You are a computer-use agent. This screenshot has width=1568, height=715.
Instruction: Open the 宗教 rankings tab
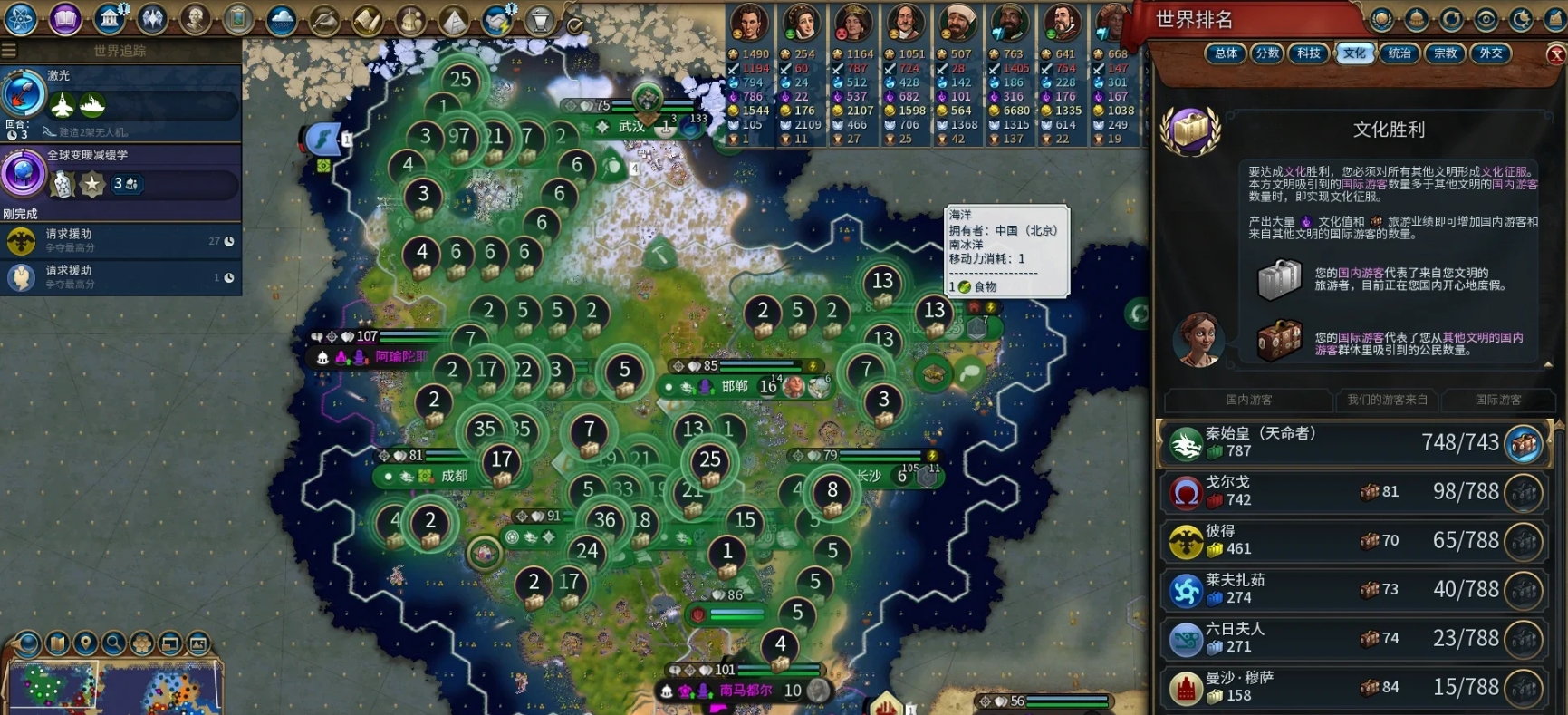pos(1445,53)
